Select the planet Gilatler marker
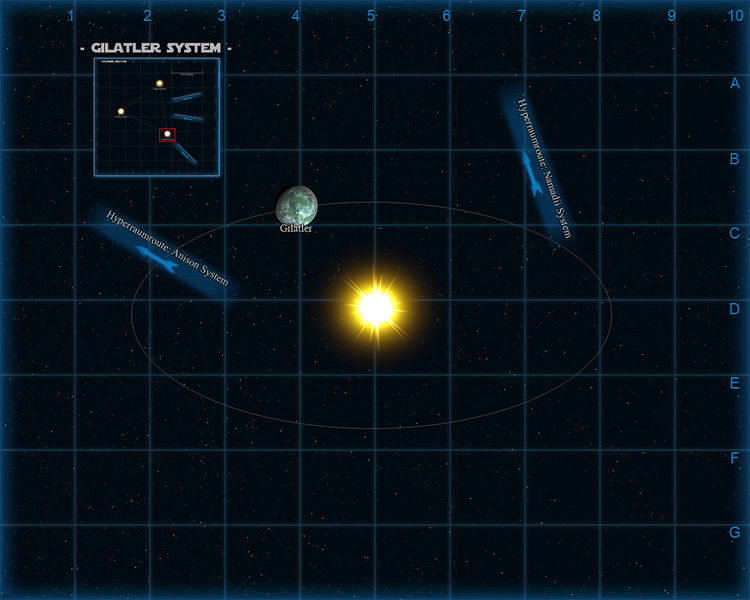Image resolution: width=750 pixels, height=600 pixels. click(x=297, y=205)
